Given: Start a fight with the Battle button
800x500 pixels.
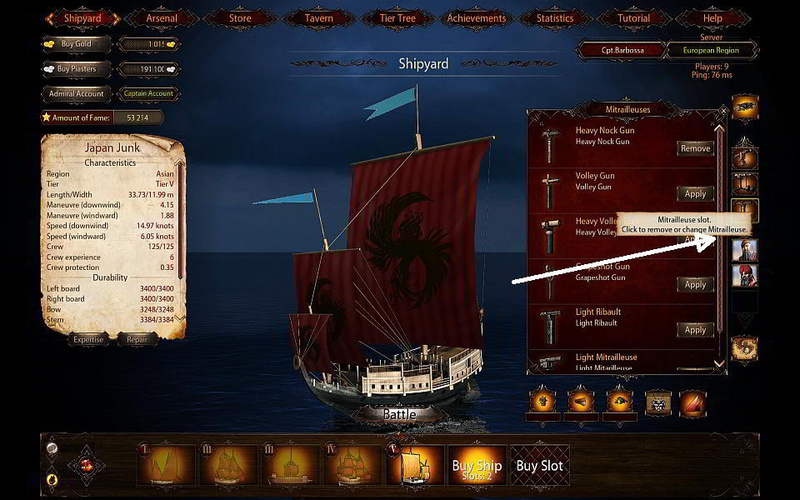Looking at the screenshot, I should tap(399, 413).
